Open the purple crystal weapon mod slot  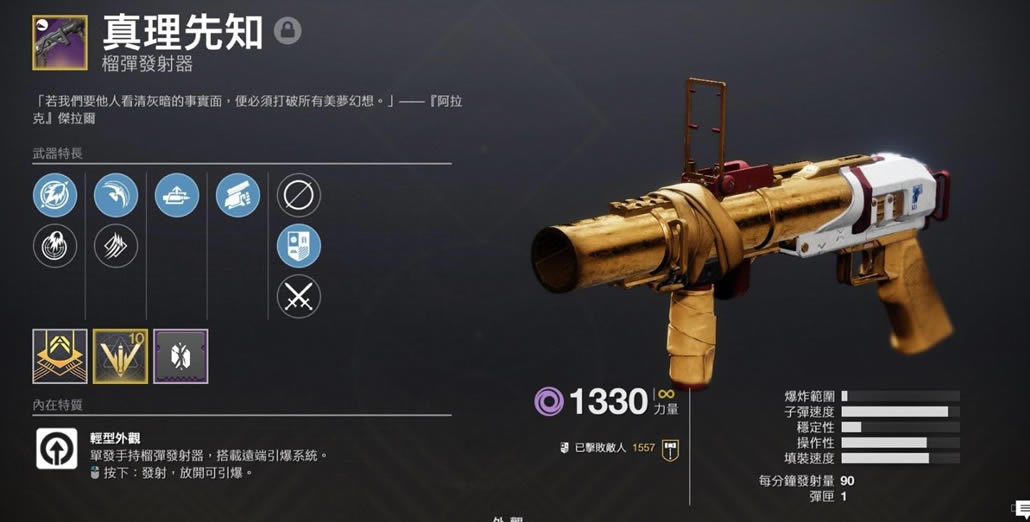point(180,357)
